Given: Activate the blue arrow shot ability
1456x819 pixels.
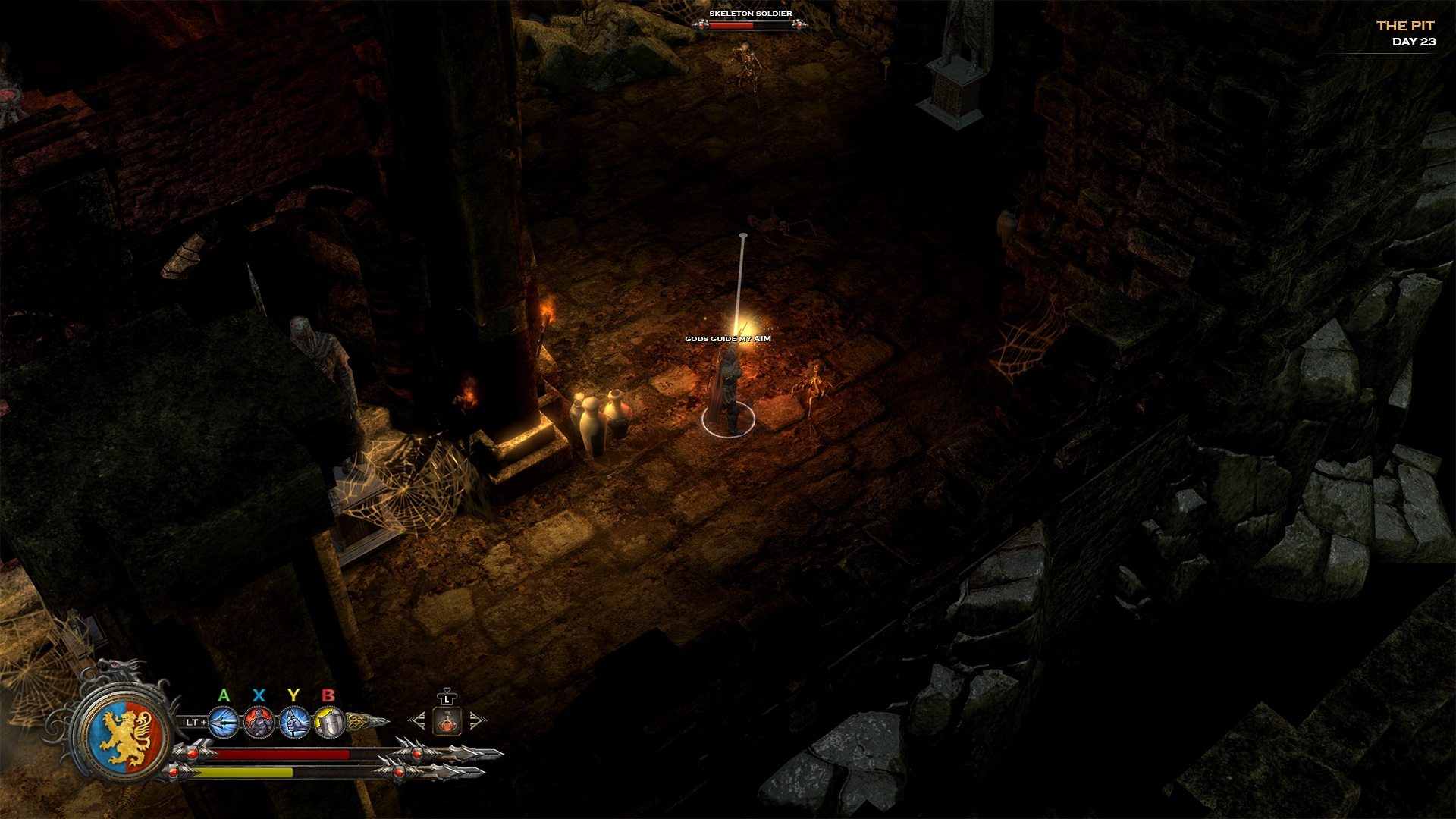Looking at the screenshot, I should pyautogui.click(x=224, y=722).
